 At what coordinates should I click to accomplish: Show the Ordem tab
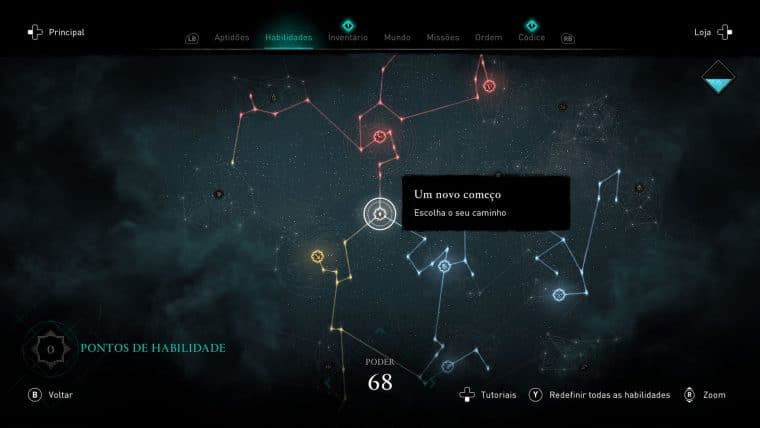click(x=489, y=37)
